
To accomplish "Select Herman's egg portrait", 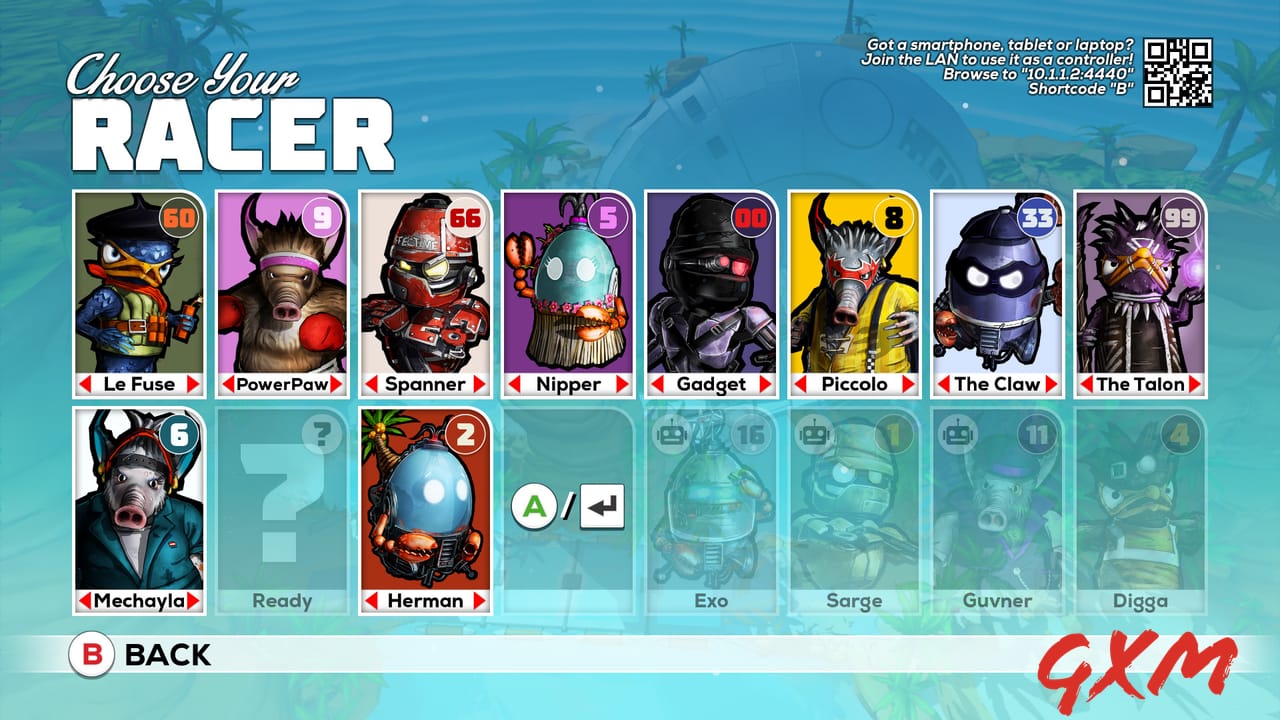I will click(424, 505).
